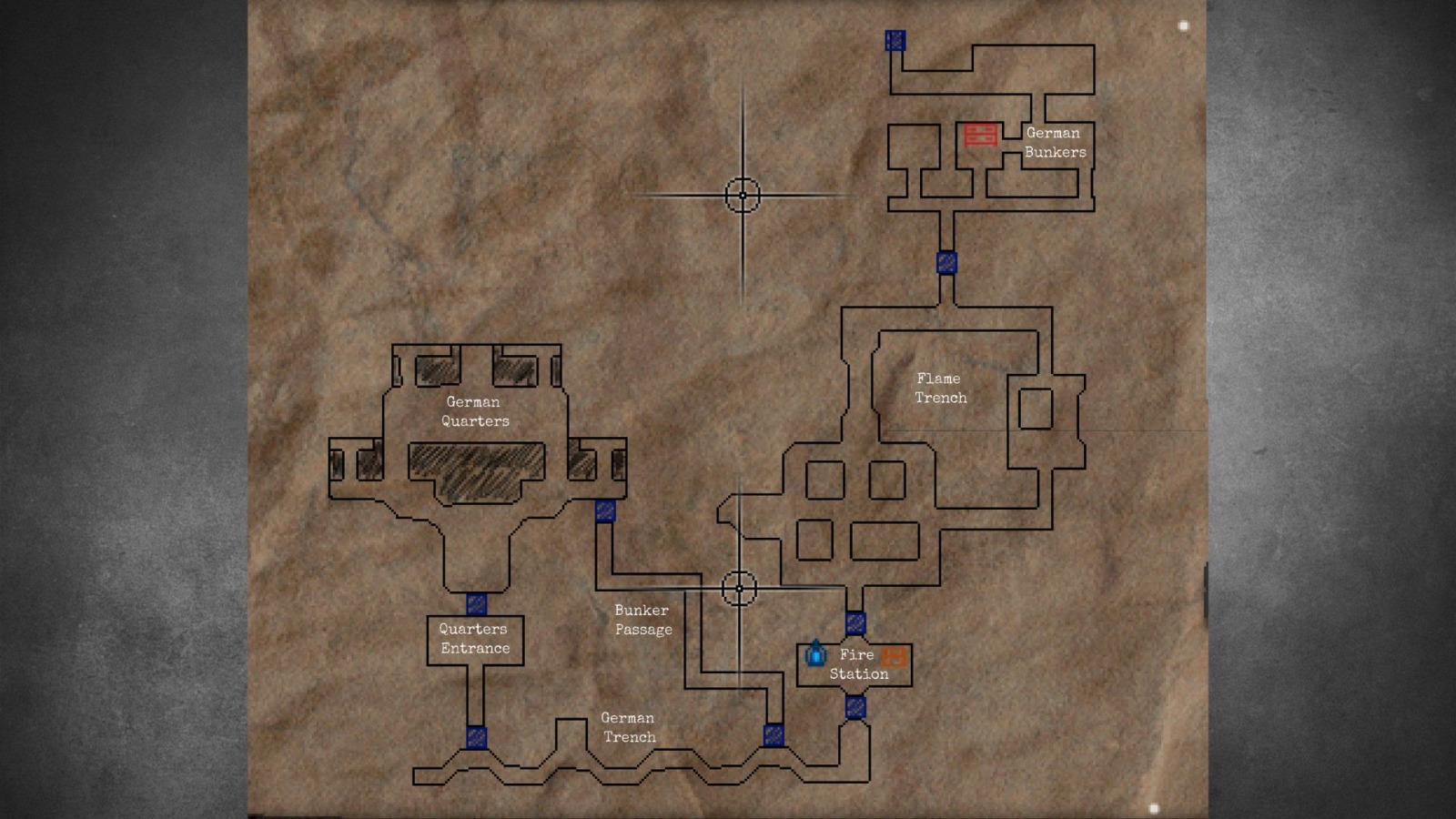Click the blue door at Quarters Entrance
The height and width of the screenshot is (819, 1456).
(x=475, y=603)
